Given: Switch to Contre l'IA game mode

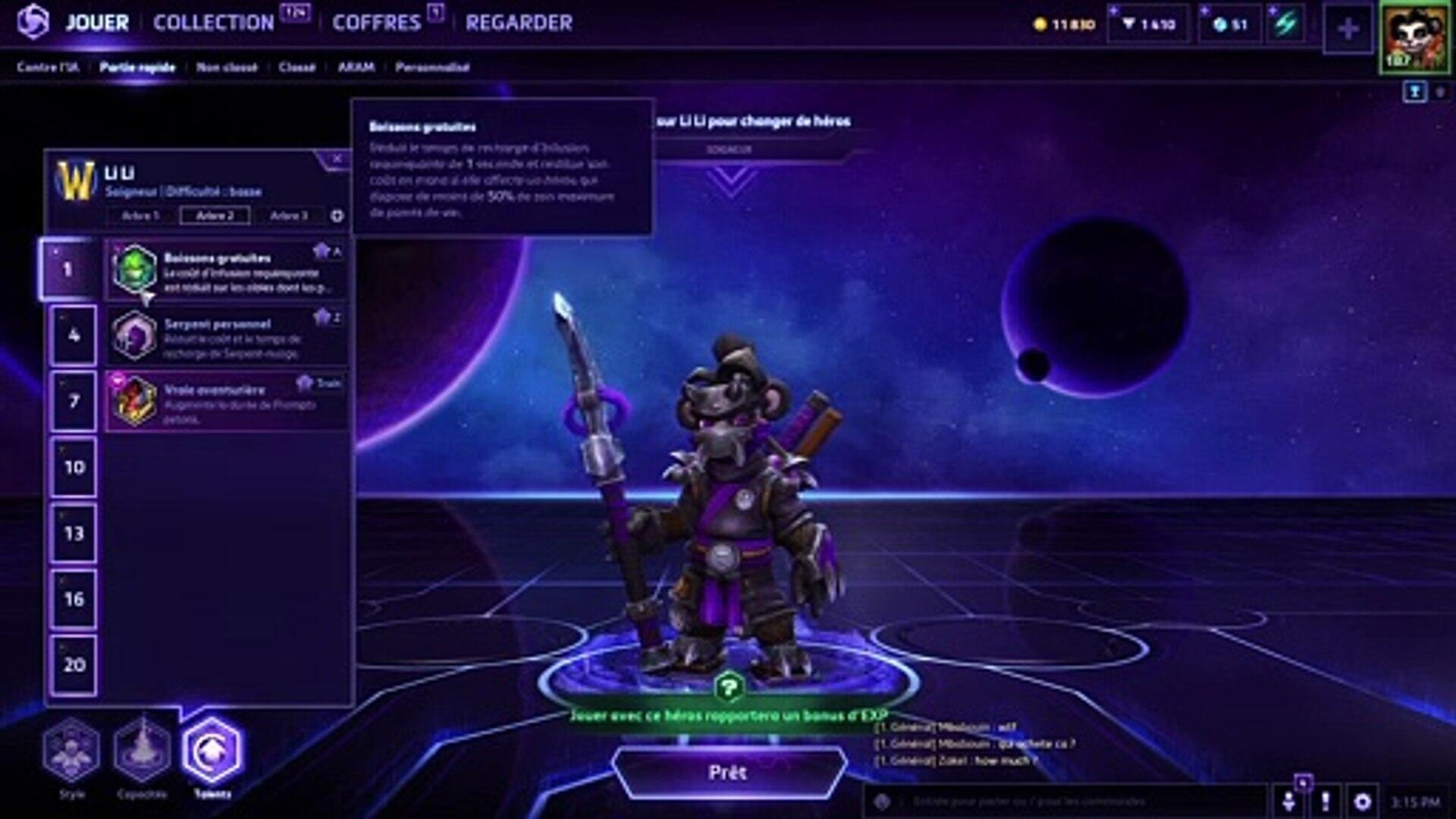Looking at the screenshot, I should (x=47, y=67).
